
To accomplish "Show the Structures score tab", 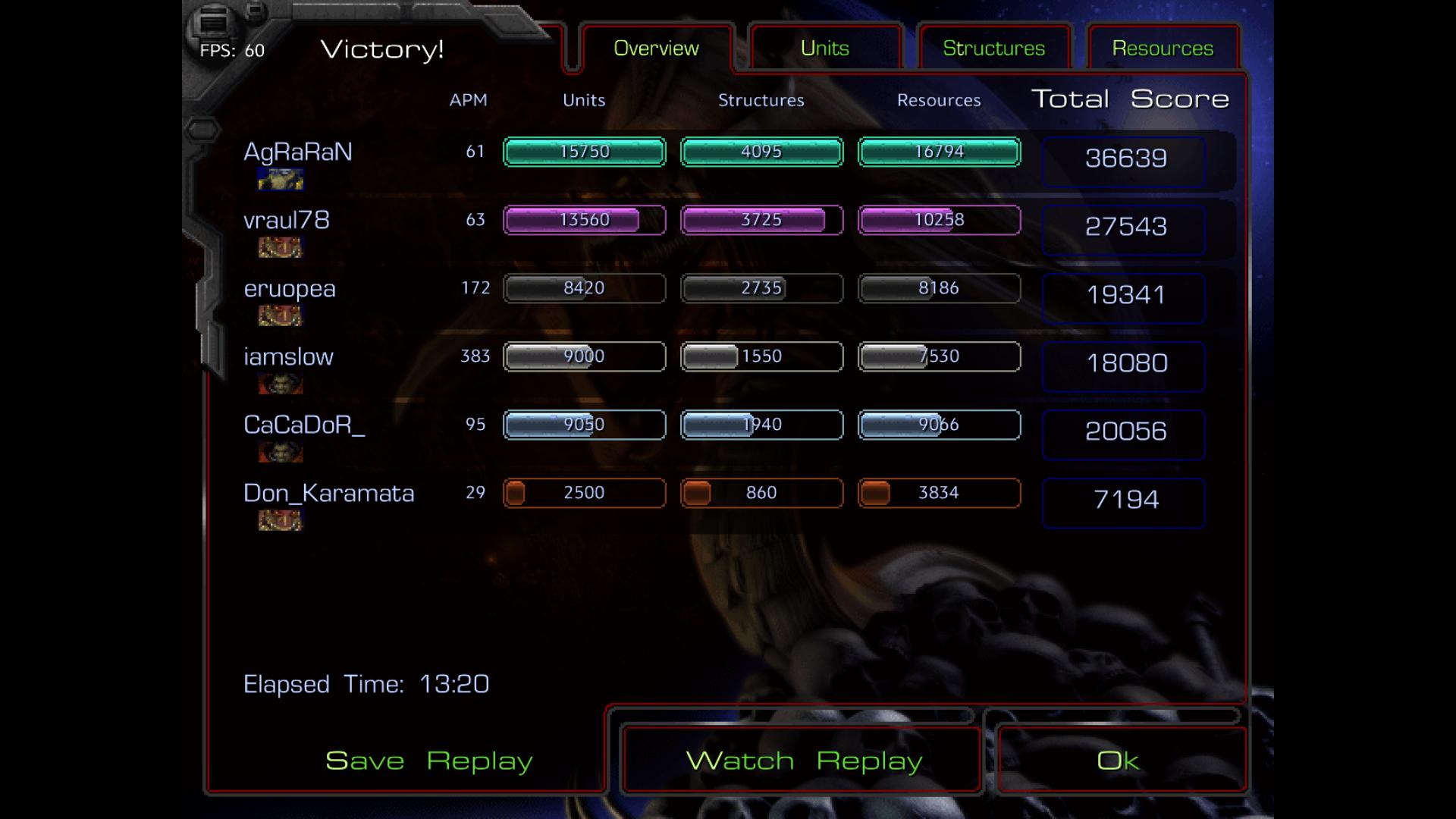I will pos(993,49).
